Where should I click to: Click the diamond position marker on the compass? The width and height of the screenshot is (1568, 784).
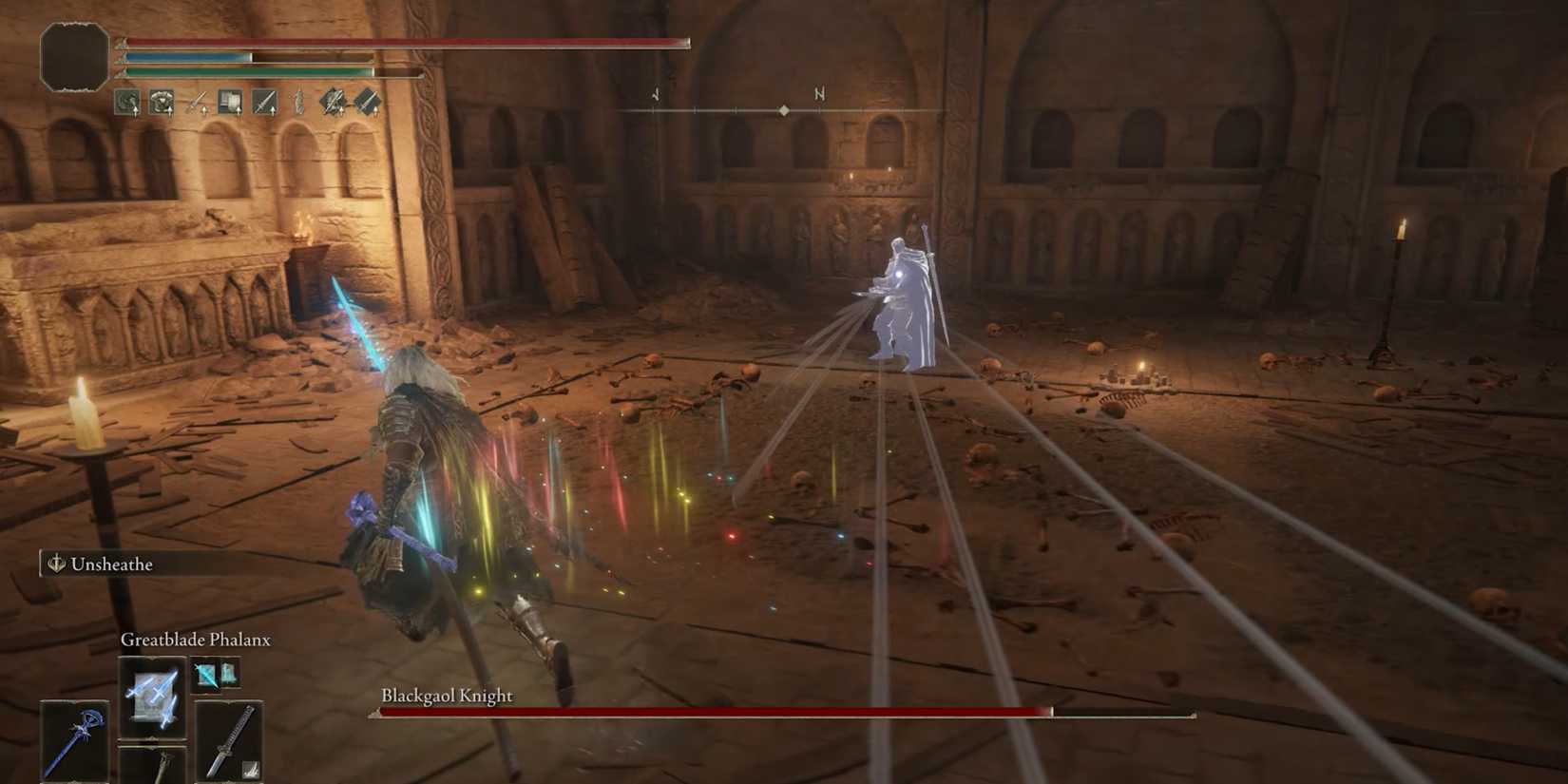pos(783,108)
